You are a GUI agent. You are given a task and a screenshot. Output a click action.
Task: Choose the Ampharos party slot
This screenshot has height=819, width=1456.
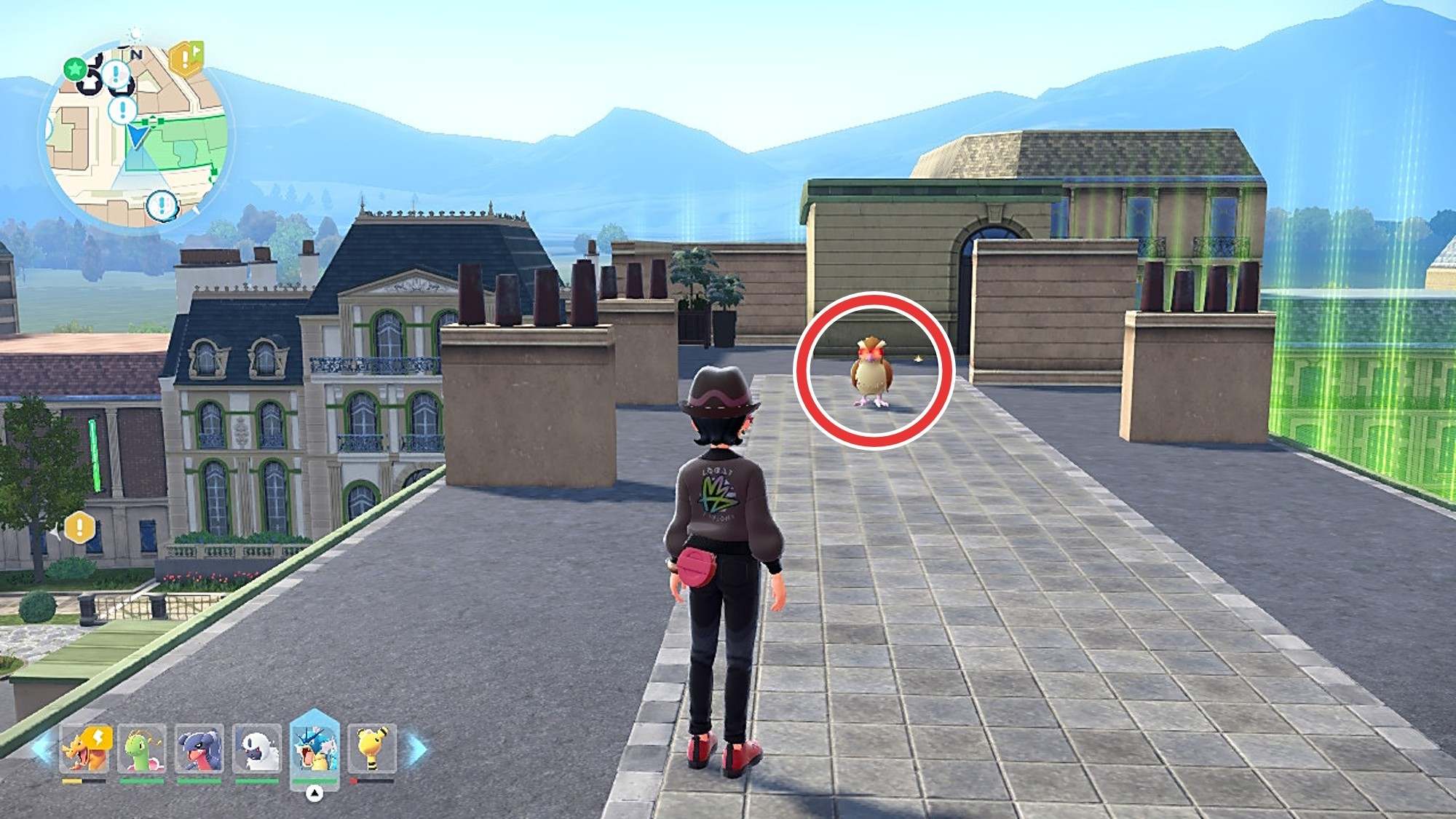(372, 749)
